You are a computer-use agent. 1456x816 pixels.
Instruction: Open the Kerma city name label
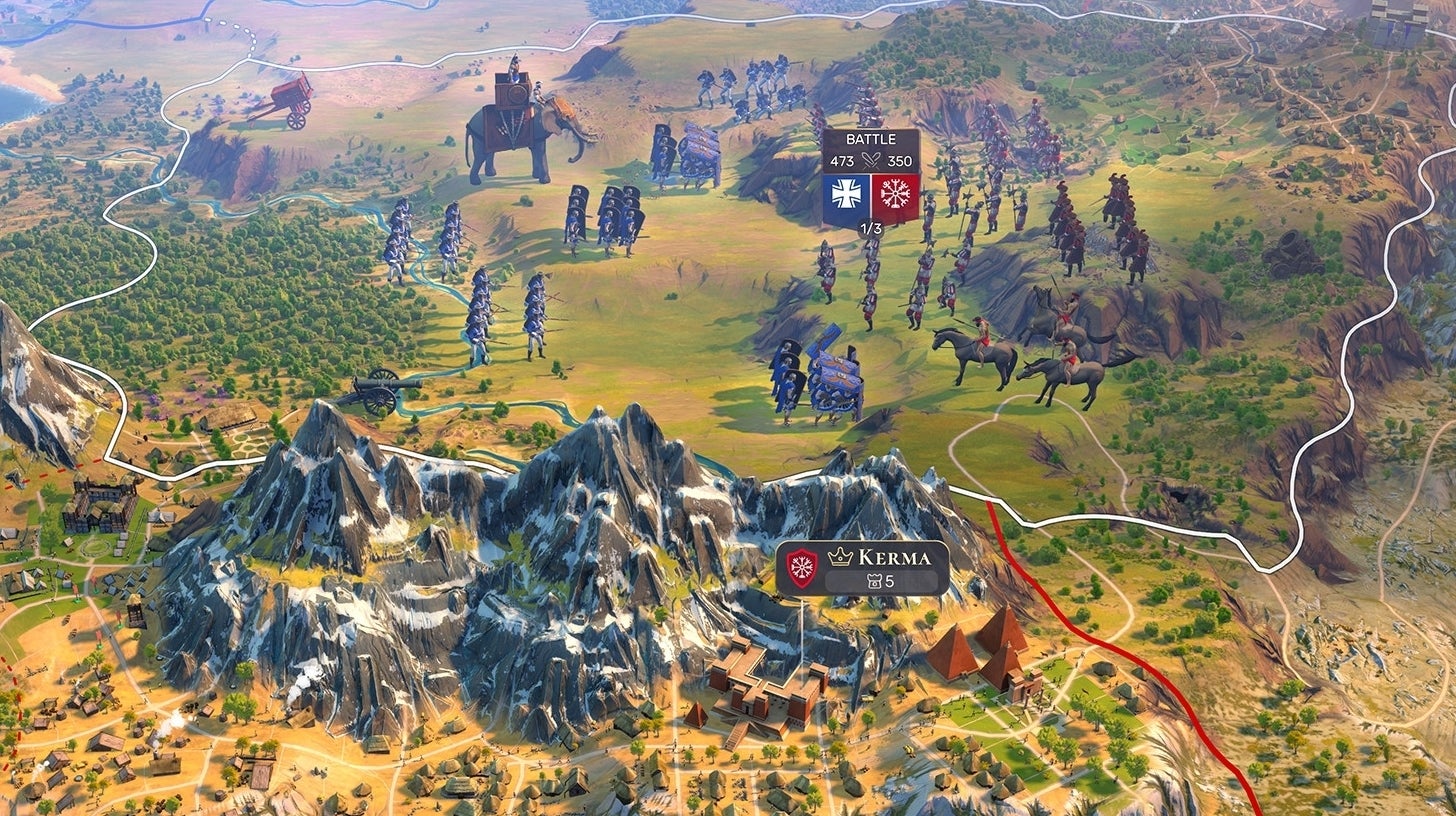point(894,558)
